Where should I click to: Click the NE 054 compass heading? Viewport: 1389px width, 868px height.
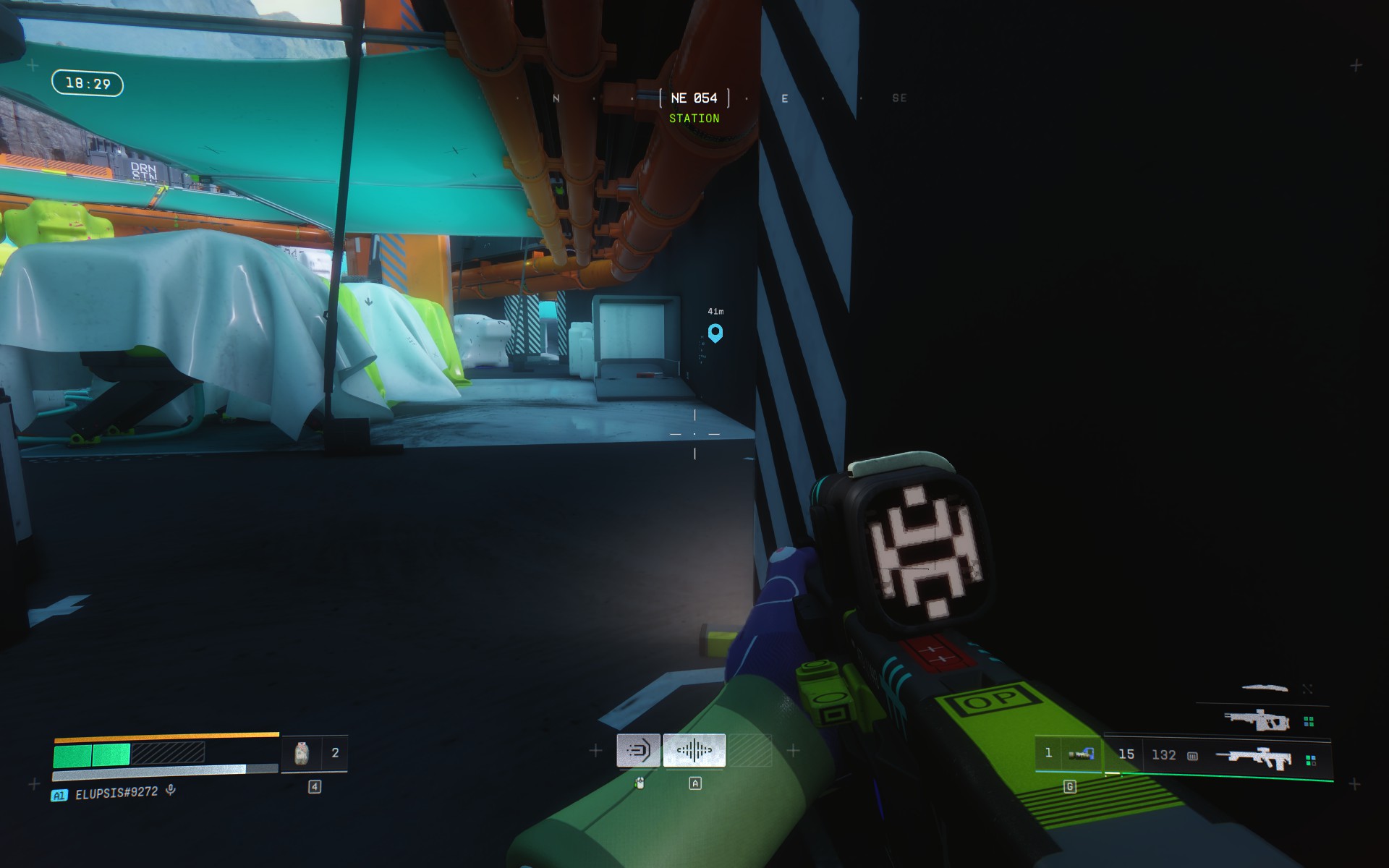pos(694,98)
